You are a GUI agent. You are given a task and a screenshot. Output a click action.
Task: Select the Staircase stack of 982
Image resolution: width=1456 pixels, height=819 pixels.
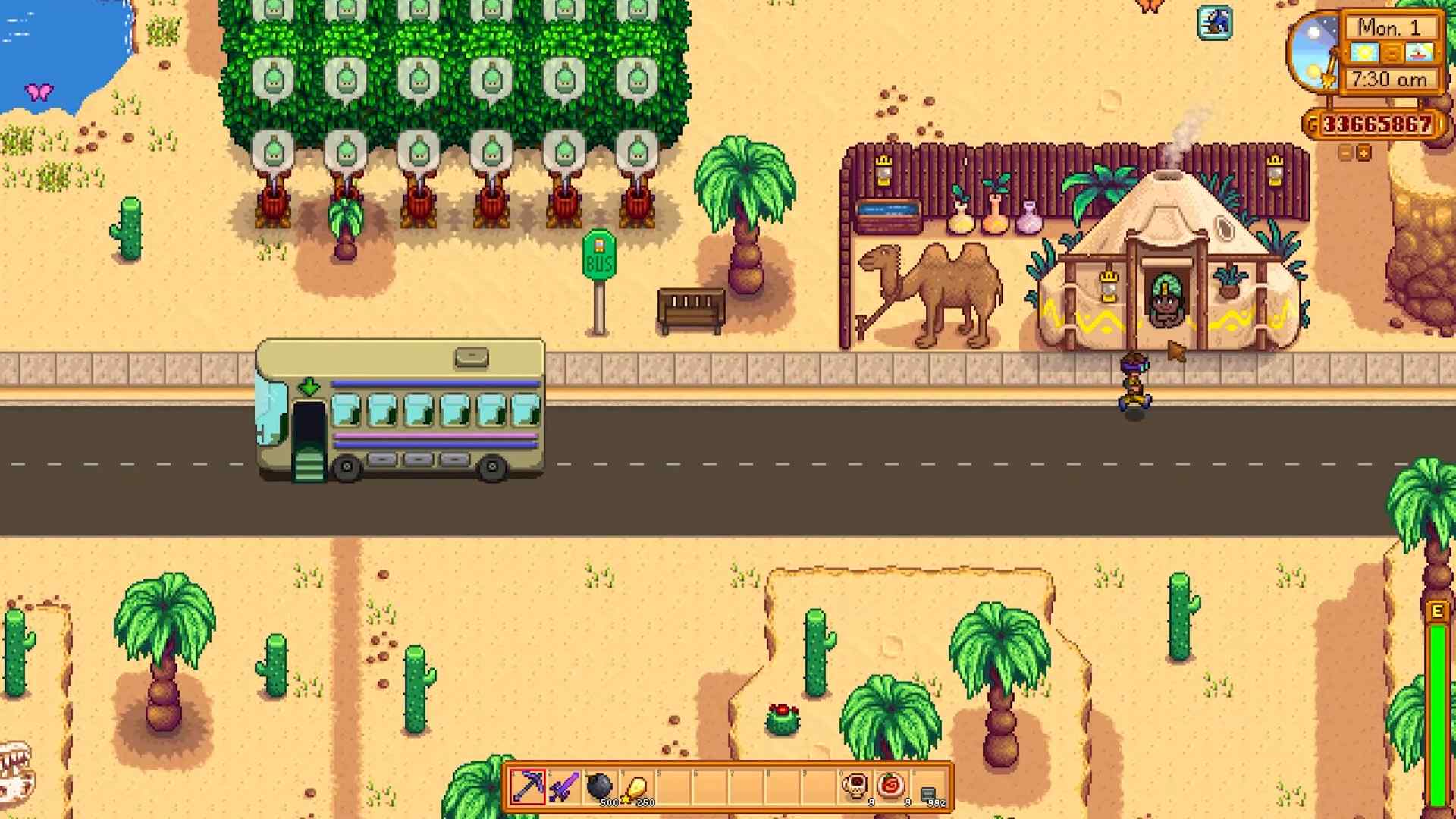927,787
